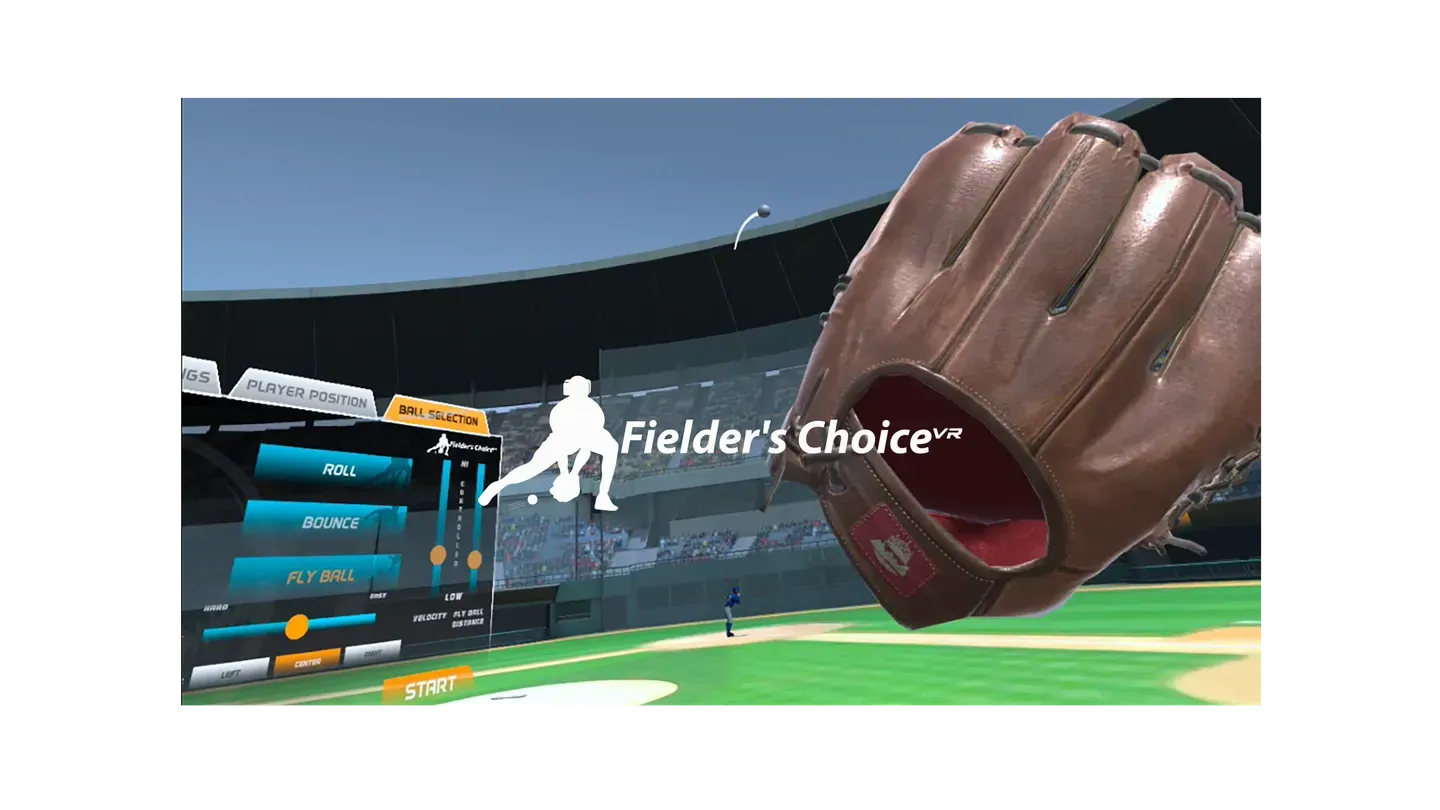Screen dimensions: 1440x810
Task: Open the partially visible Settings tab
Action: pos(197,378)
